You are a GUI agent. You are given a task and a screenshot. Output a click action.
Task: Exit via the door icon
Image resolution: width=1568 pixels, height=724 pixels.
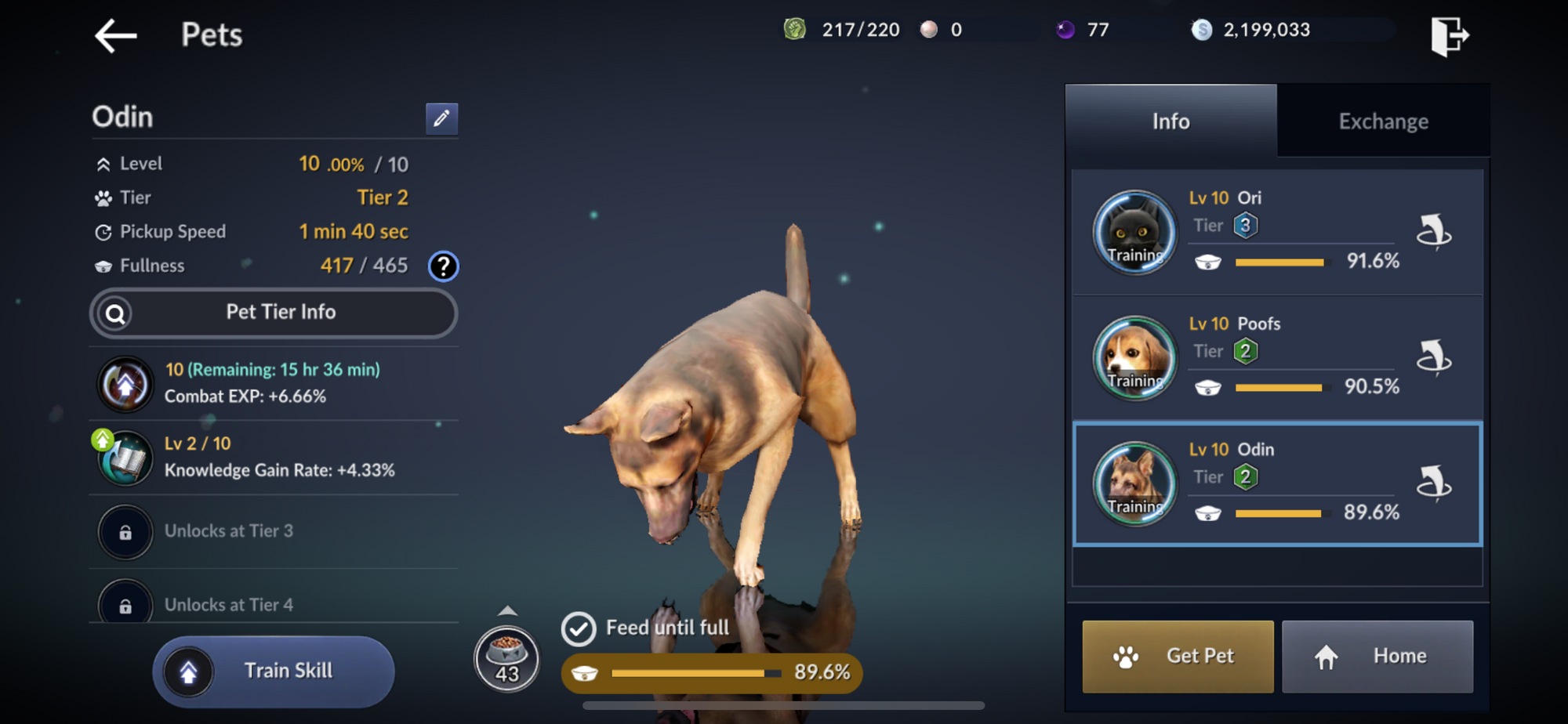point(1449,36)
